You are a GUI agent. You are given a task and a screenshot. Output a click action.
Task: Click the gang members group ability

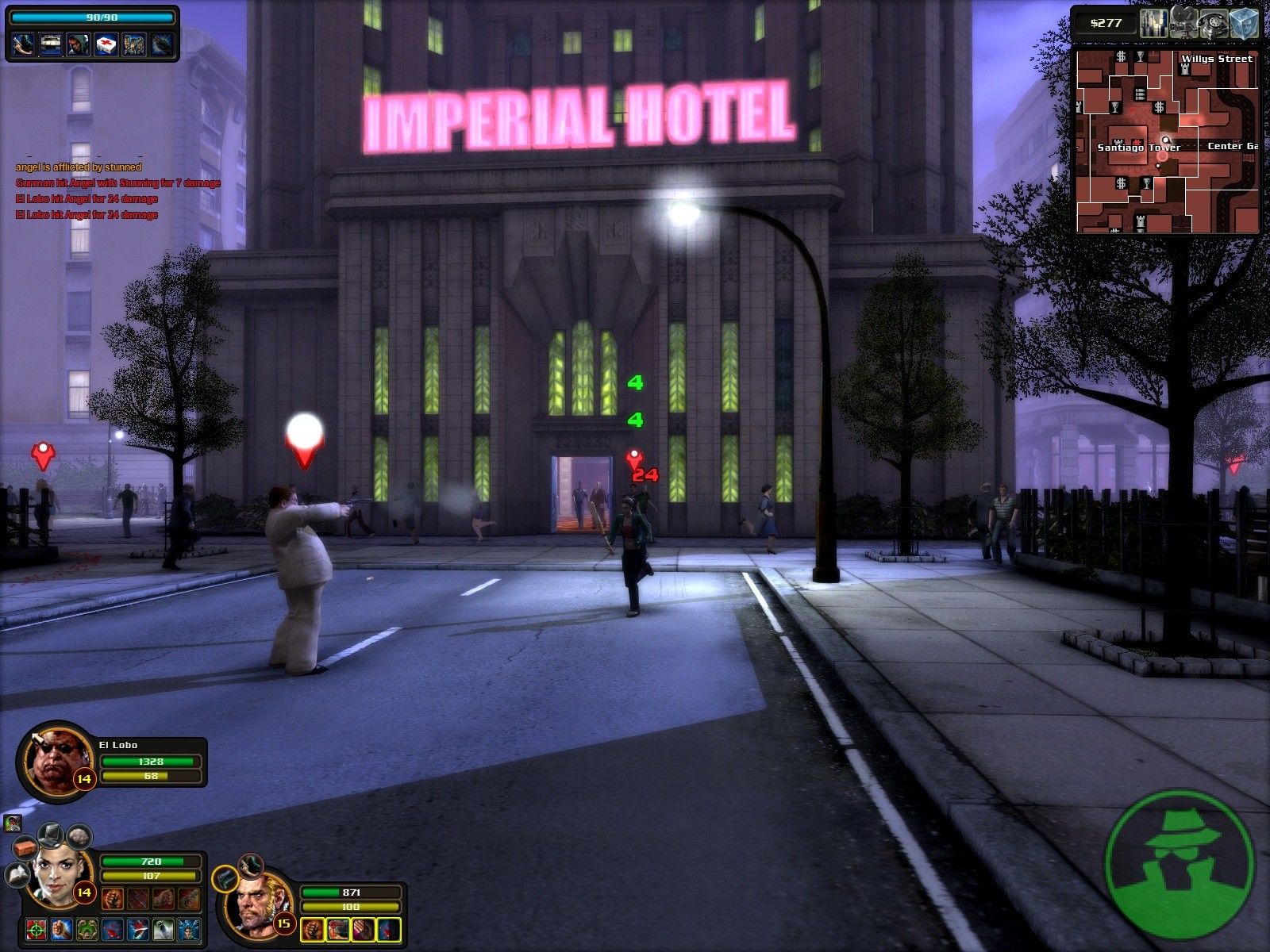(x=134, y=44)
